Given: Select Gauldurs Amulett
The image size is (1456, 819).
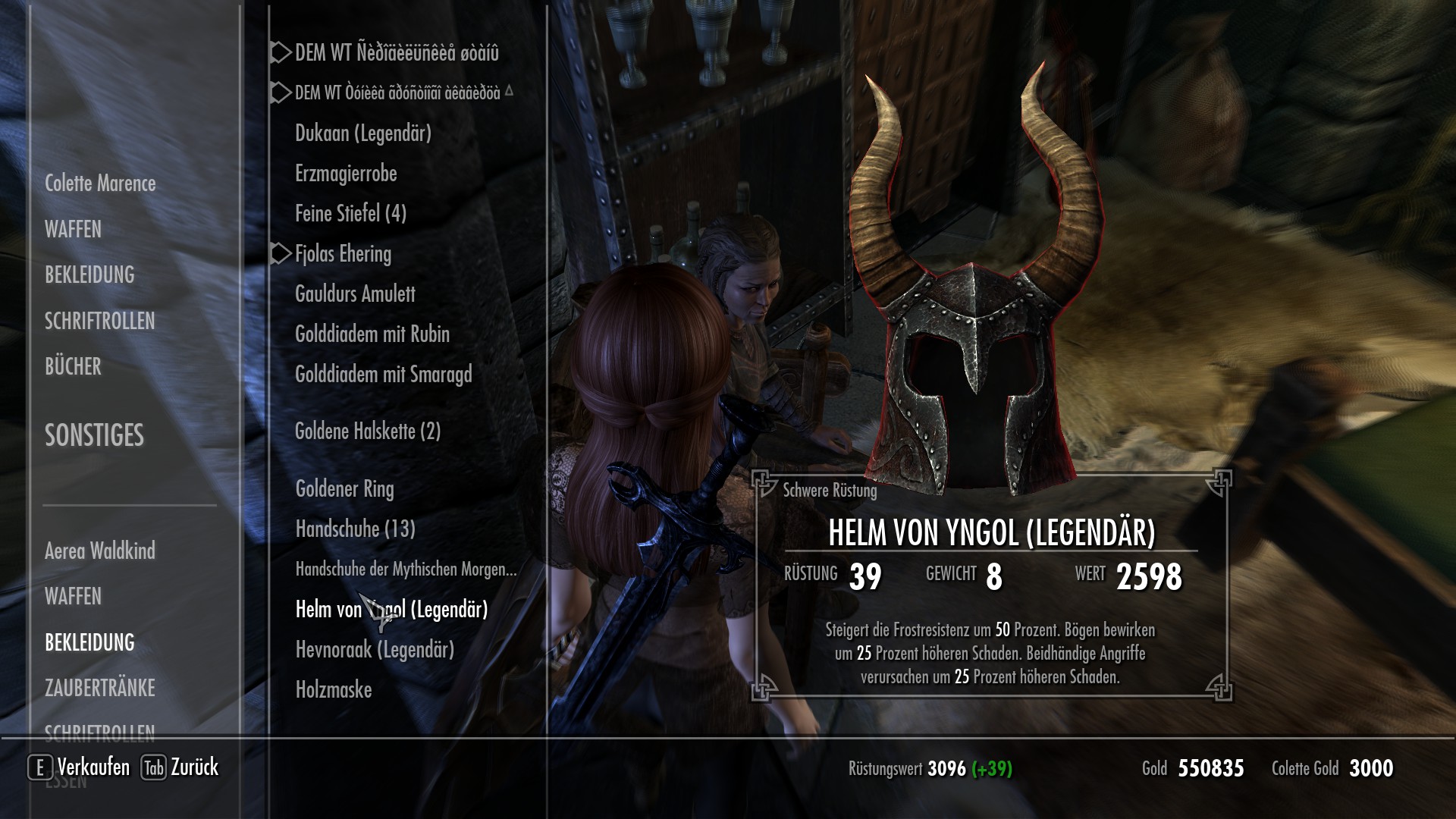Looking at the screenshot, I should pos(355,294).
